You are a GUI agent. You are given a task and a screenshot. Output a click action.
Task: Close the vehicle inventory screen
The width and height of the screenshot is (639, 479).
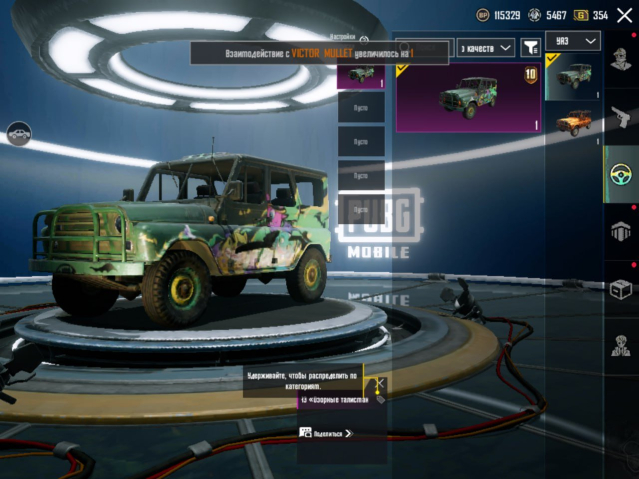coord(625,15)
